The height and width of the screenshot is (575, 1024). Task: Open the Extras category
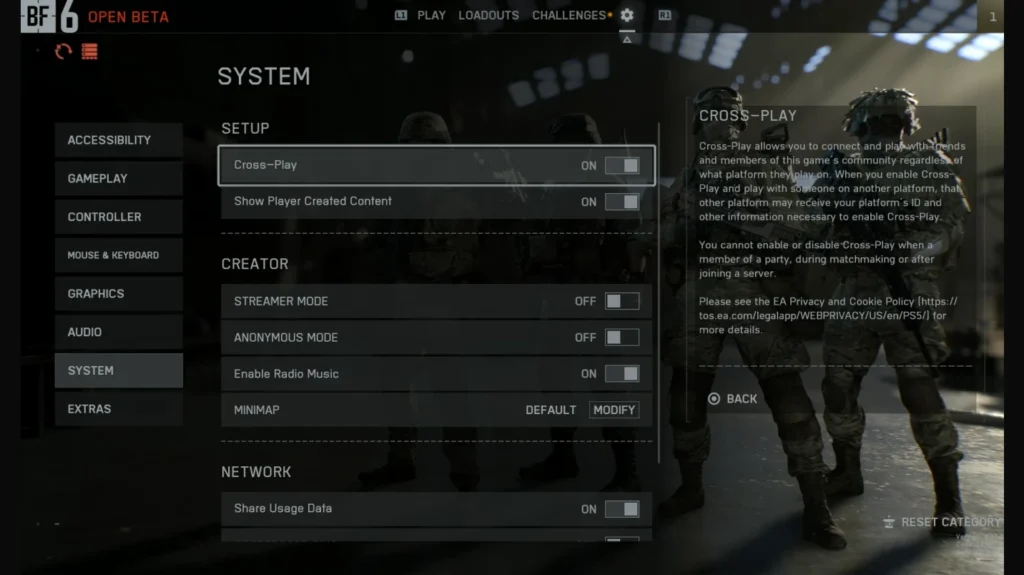click(118, 409)
